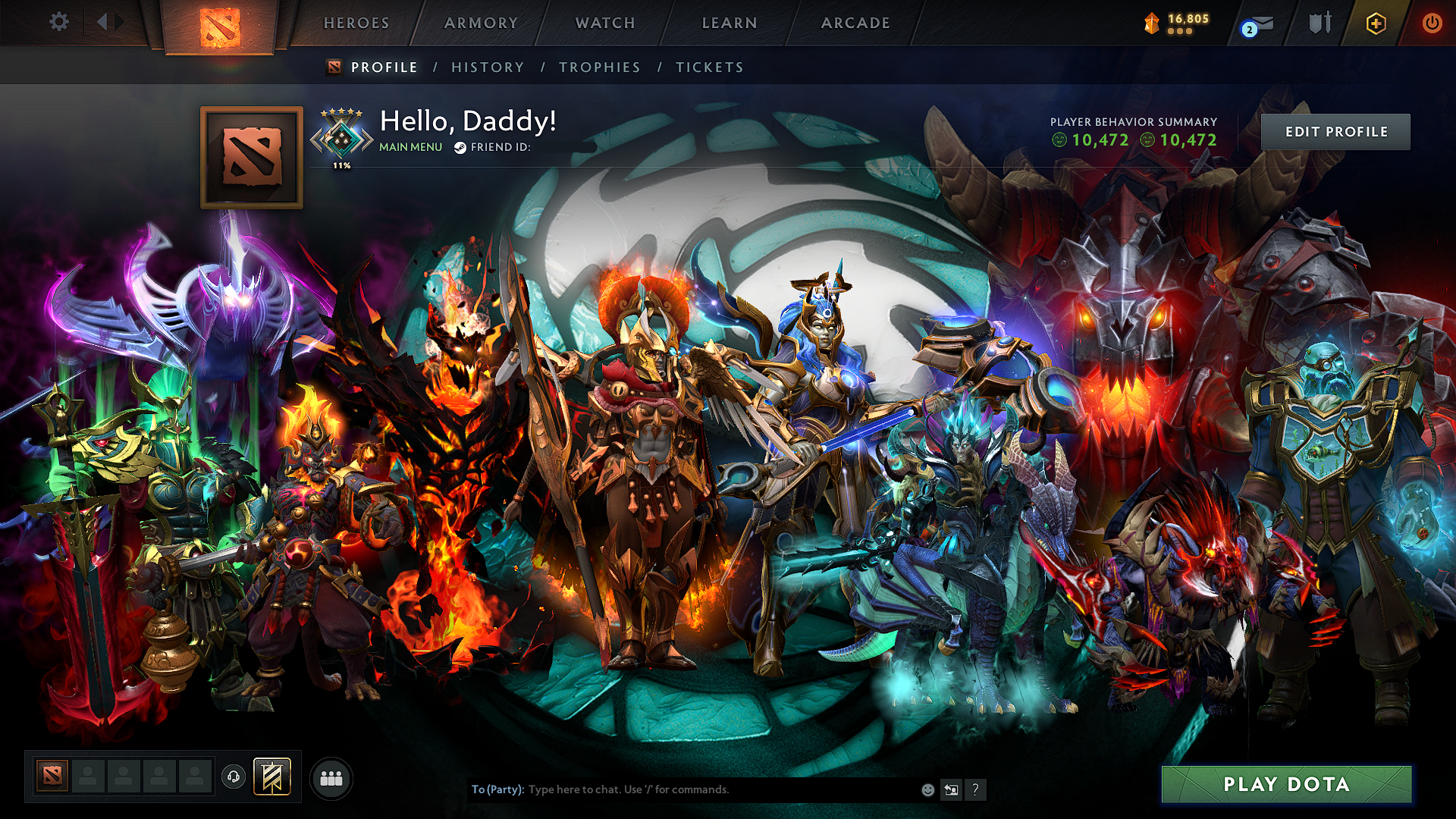Image resolution: width=1456 pixels, height=819 pixels.
Task: Toggle the chat wheel icon next to help
Action: 952,789
